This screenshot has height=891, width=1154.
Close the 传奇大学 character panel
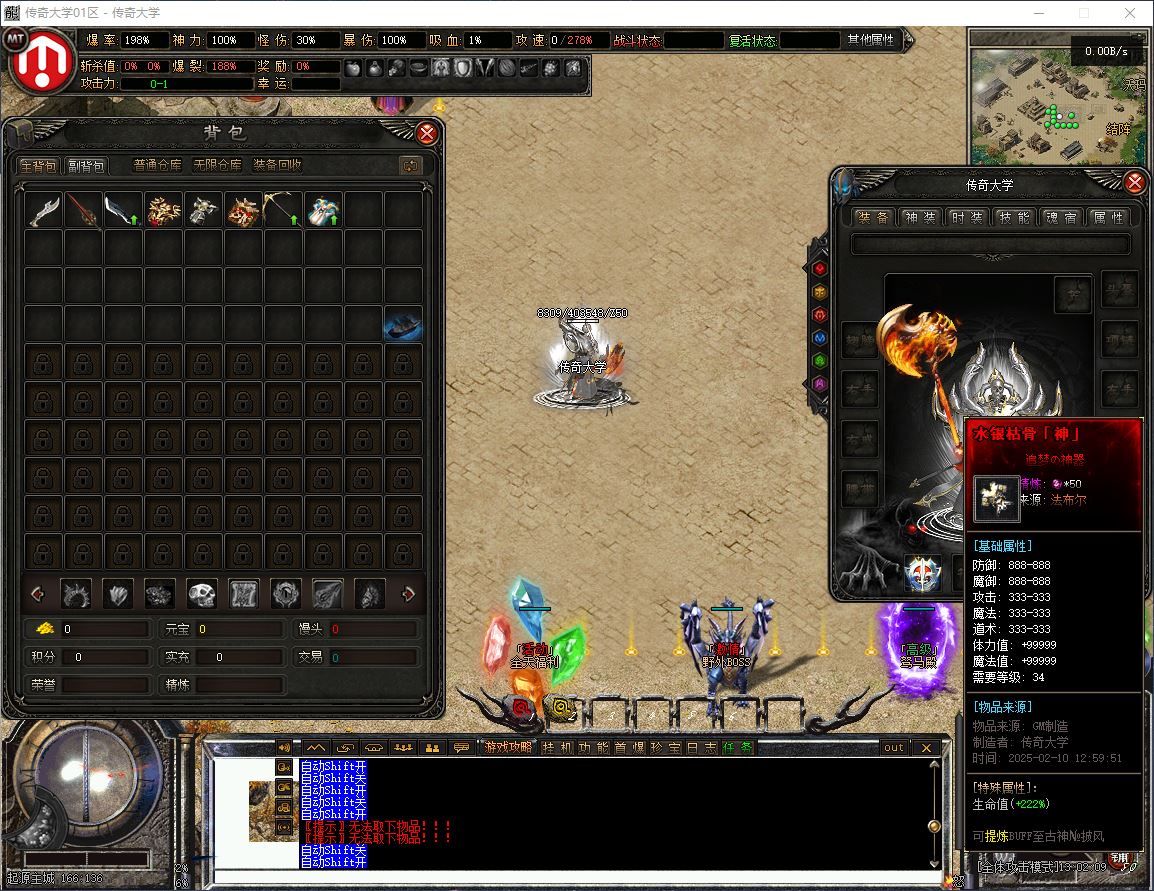[x=1135, y=183]
